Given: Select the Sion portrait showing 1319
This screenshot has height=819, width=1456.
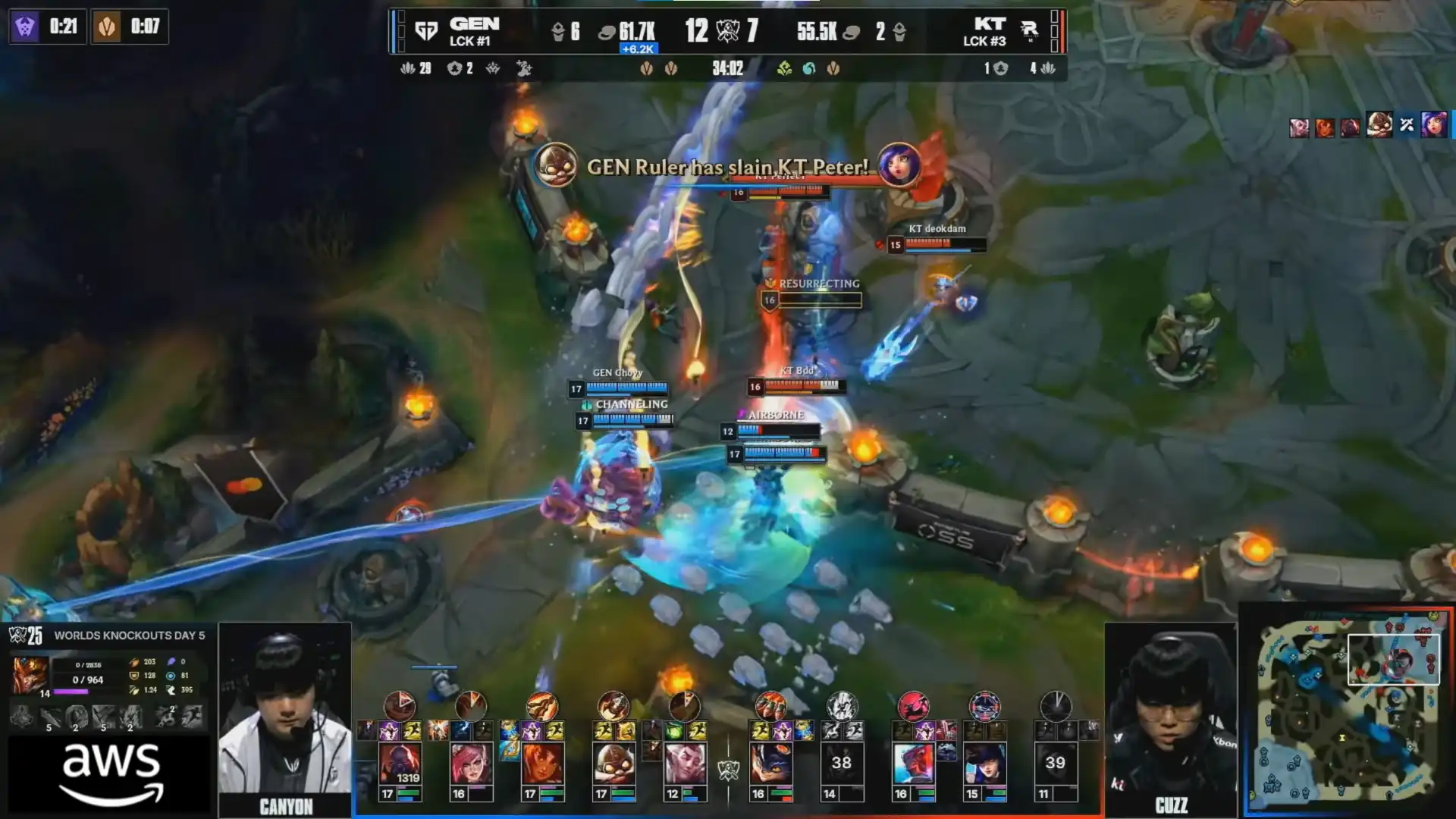Looking at the screenshot, I should click(x=400, y=764).
